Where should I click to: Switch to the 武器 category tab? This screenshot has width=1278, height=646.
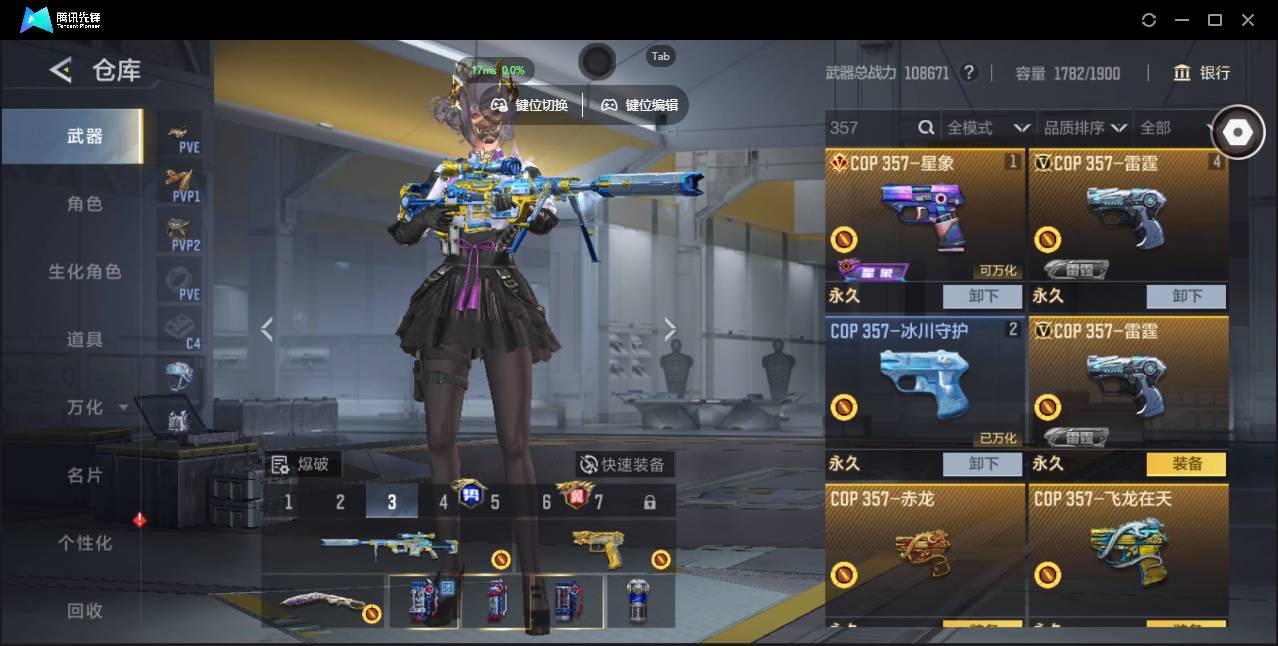click(x=84, y=136)
